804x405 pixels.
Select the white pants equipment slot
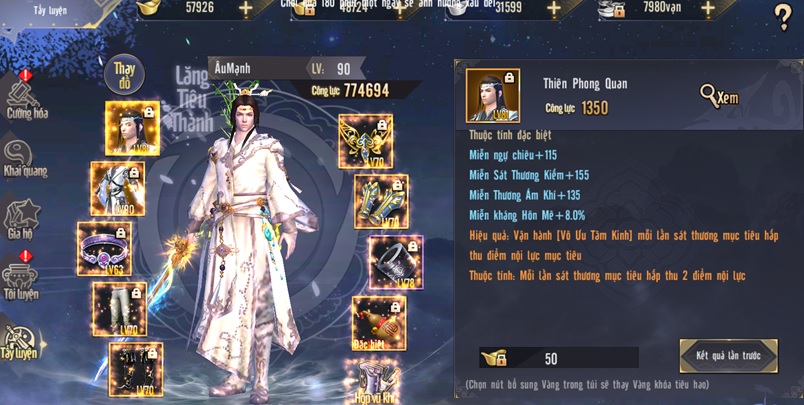tap(119, 308)
